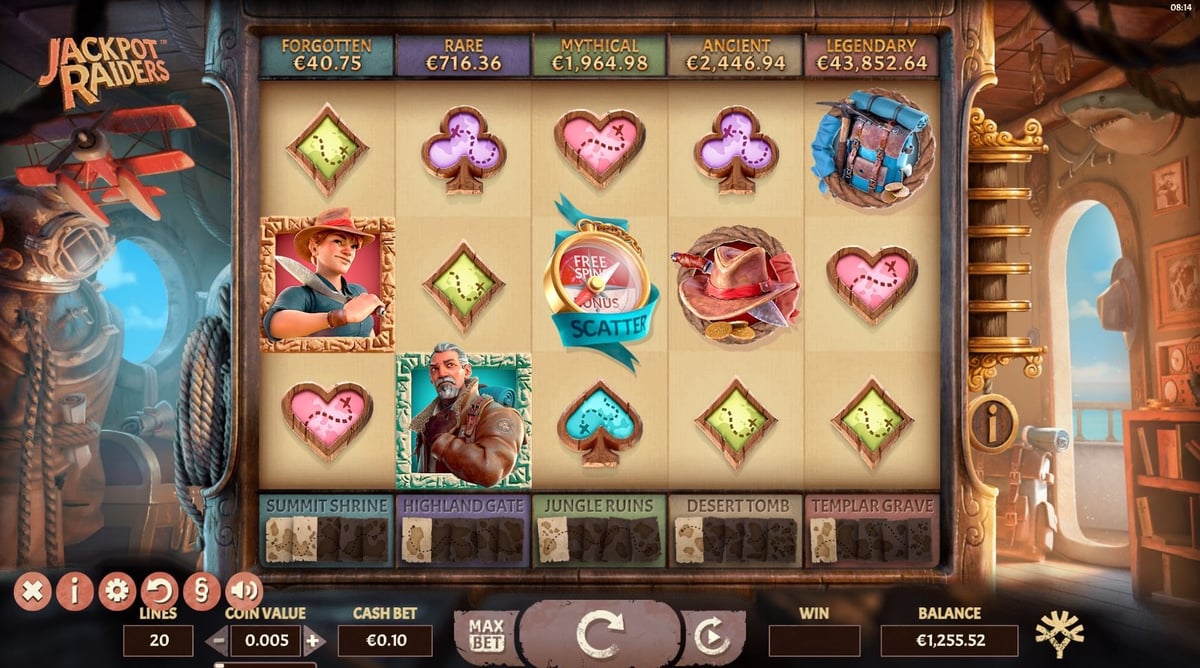
Task: Choose the Desert Tomb map panel
Action: [x=735, y=530]
